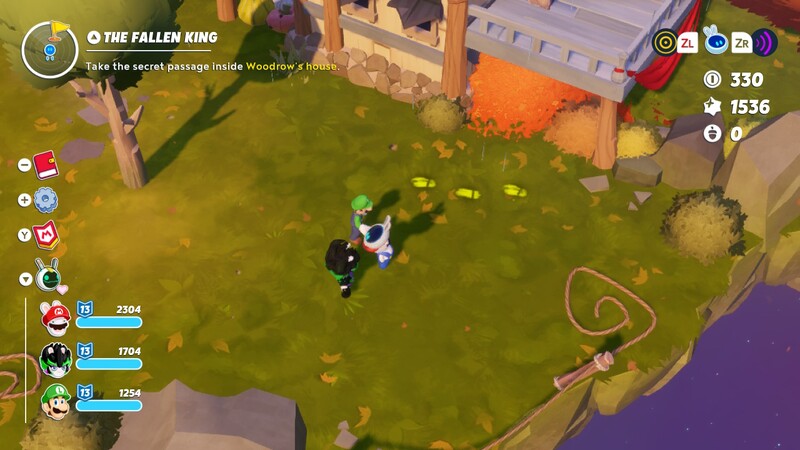The height and width of the screenshot is (450, 800).
Task: Select the black-haired Rabbid Edge portrait
Action: pos(55,360)
